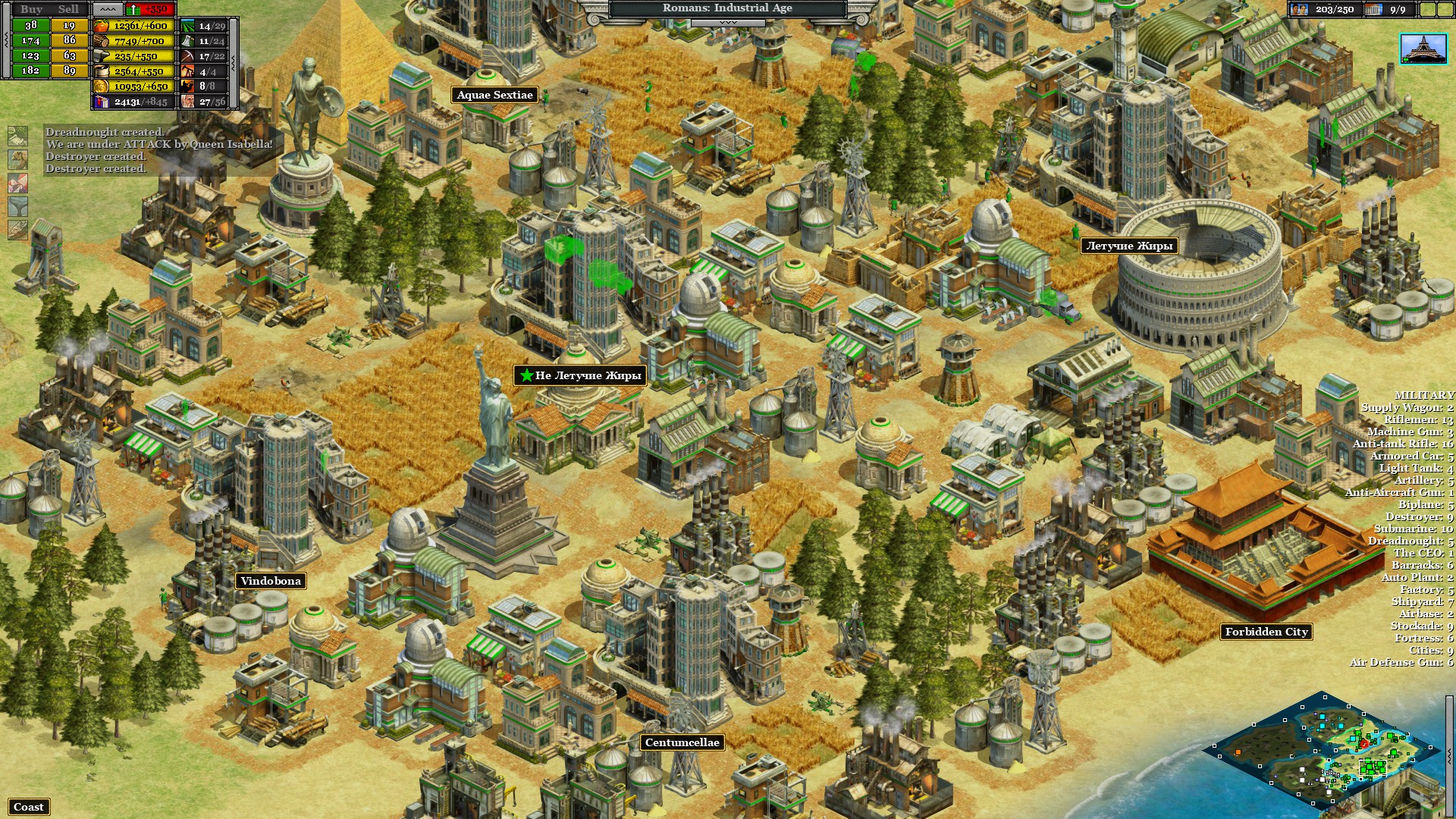Viewport: 1456px width, 819px height.
Task: Click the health bar on the Eiffel Tower thumbnail
Action: 1406,60
